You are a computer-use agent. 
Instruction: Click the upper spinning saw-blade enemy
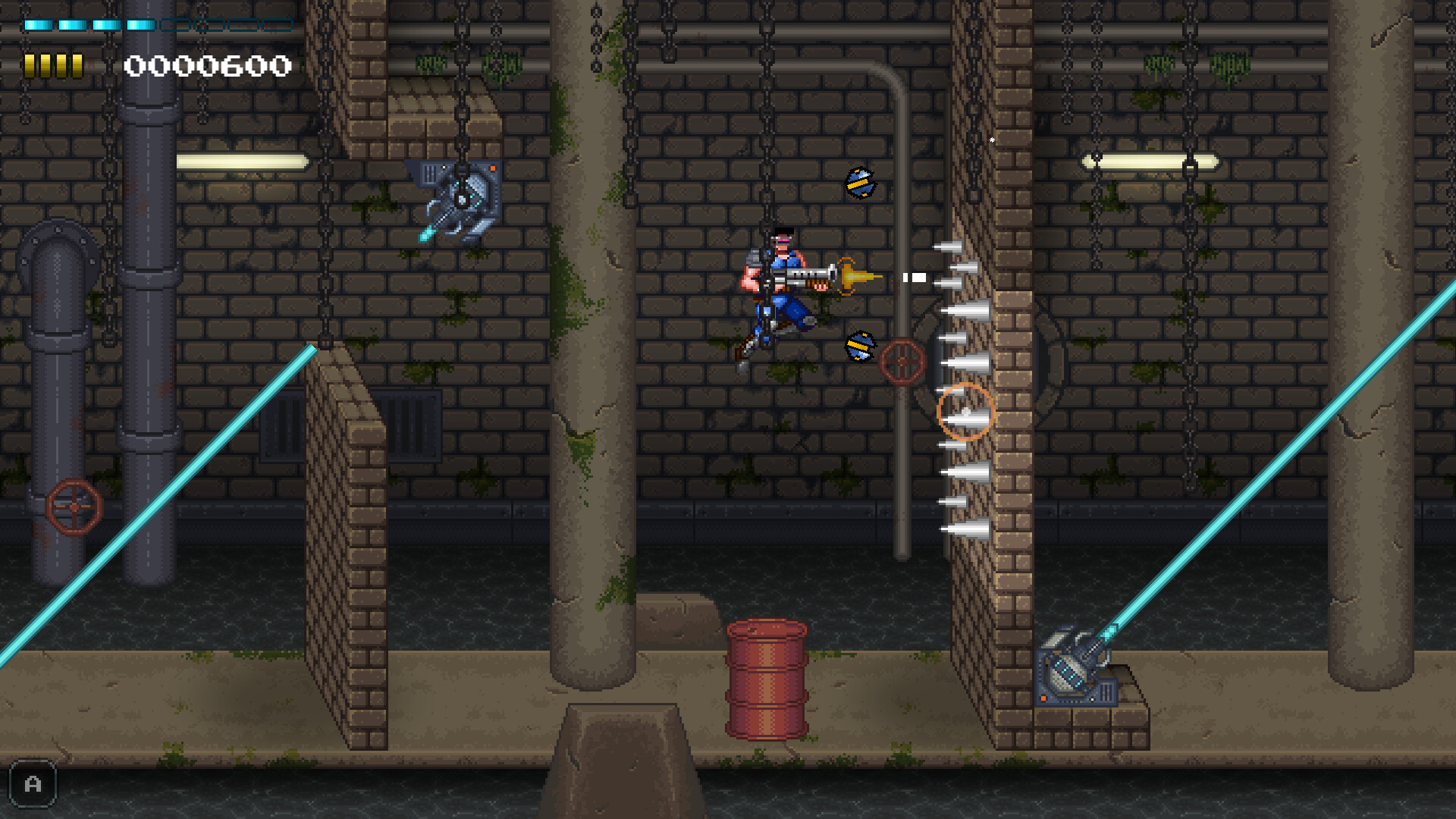click(x=859, y=182)
